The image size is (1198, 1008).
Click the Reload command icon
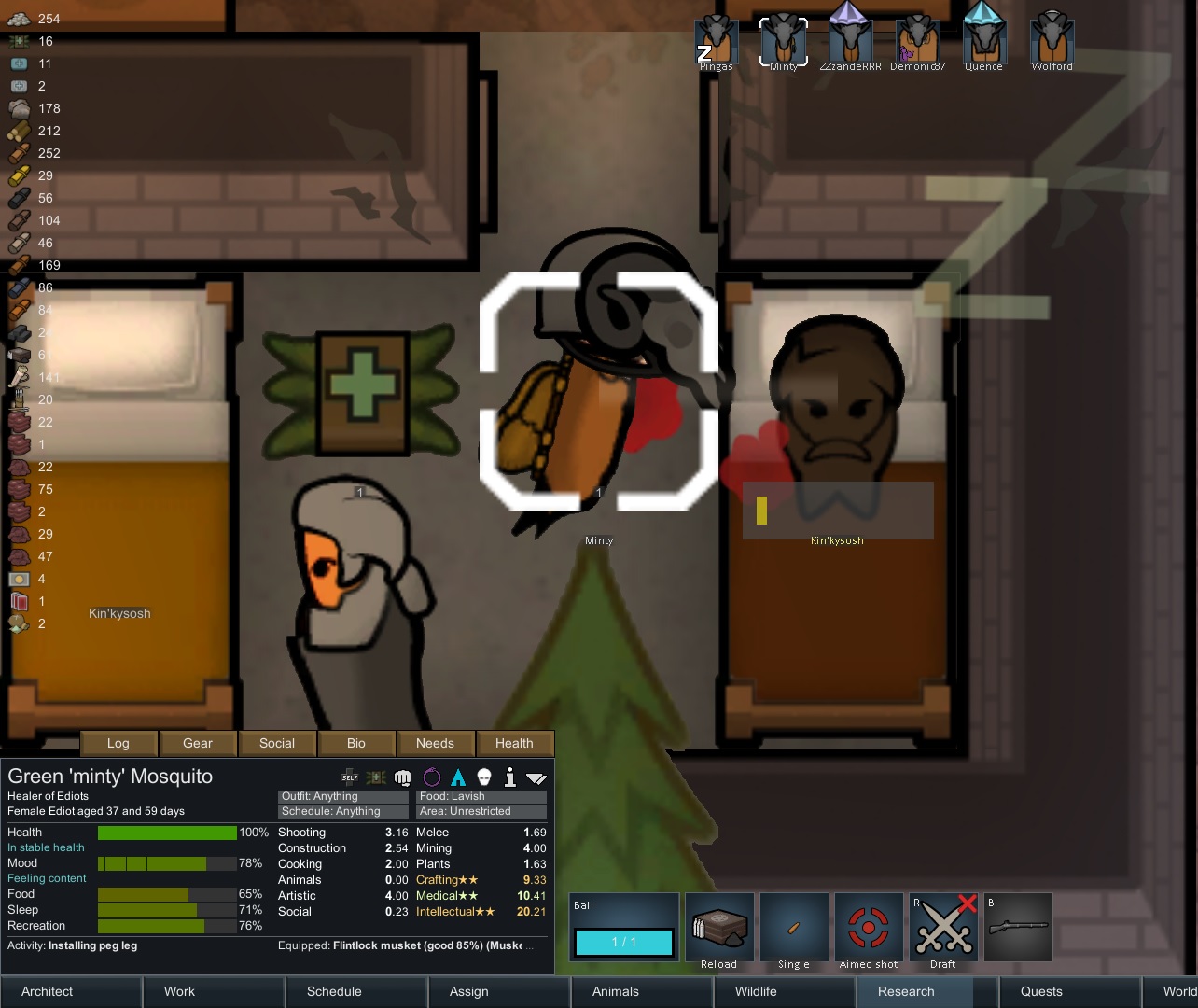[718, 926]
